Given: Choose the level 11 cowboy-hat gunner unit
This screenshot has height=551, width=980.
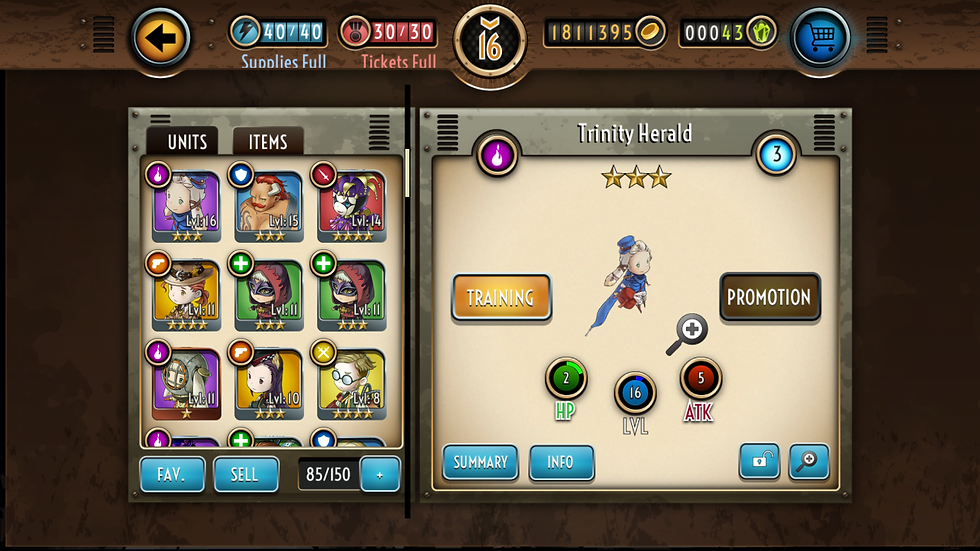Looking at the screenshot, I should tap(186, 296).
